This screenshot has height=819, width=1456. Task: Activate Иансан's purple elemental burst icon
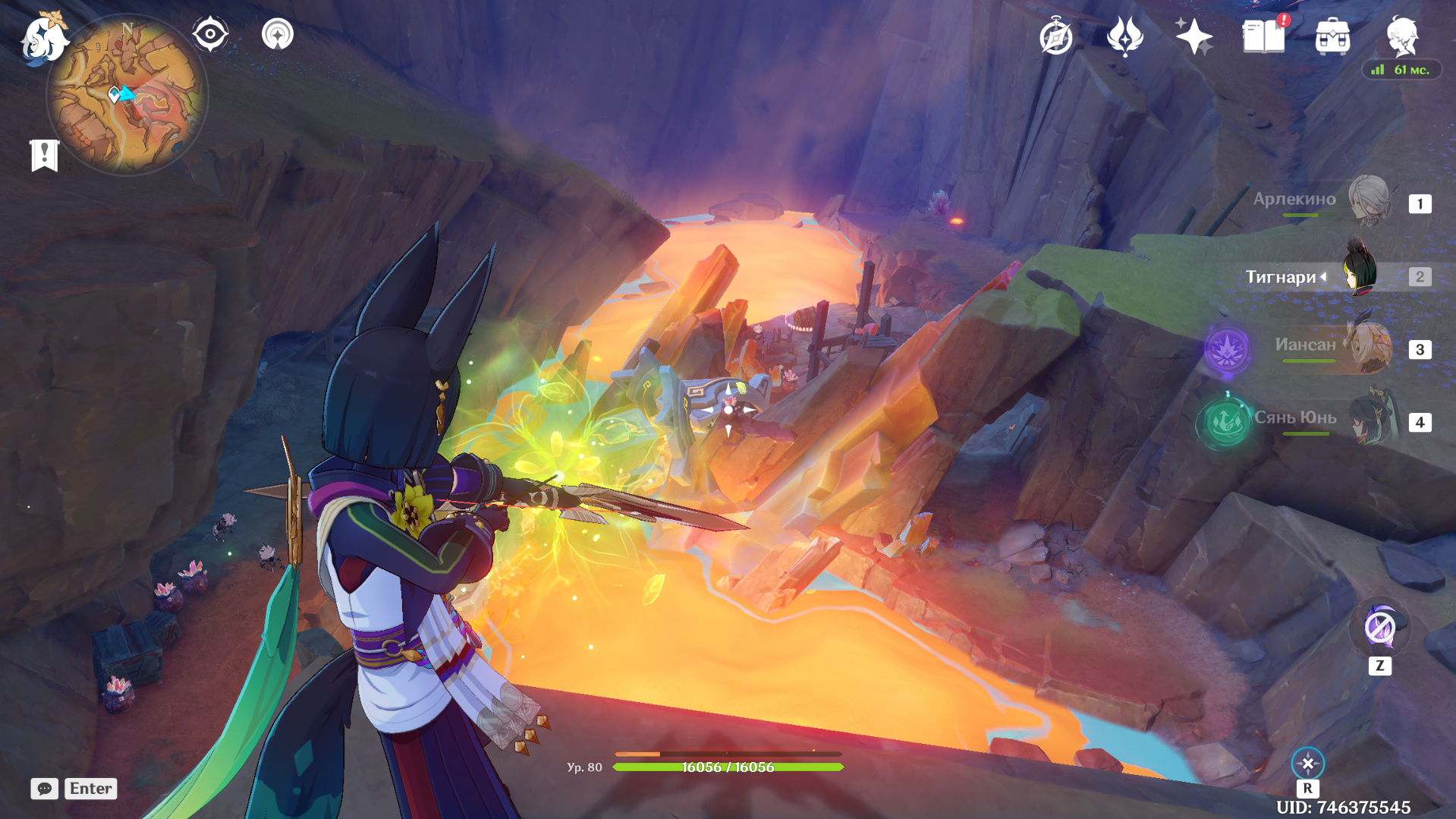pyautogui.click(x=1227, y=350)
